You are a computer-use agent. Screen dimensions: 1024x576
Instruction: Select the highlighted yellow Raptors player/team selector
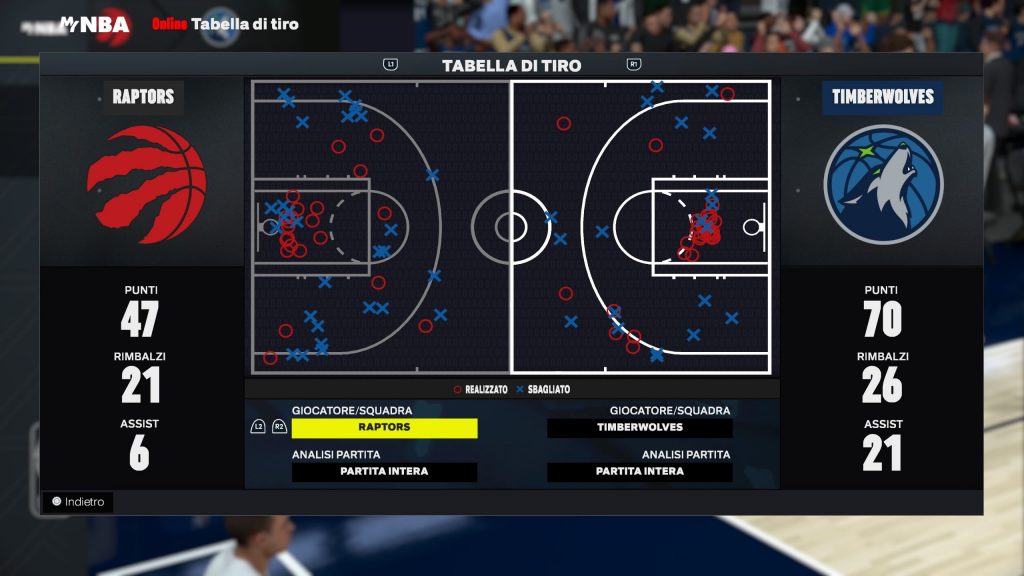pyautogui.click(x=384, y=427)
